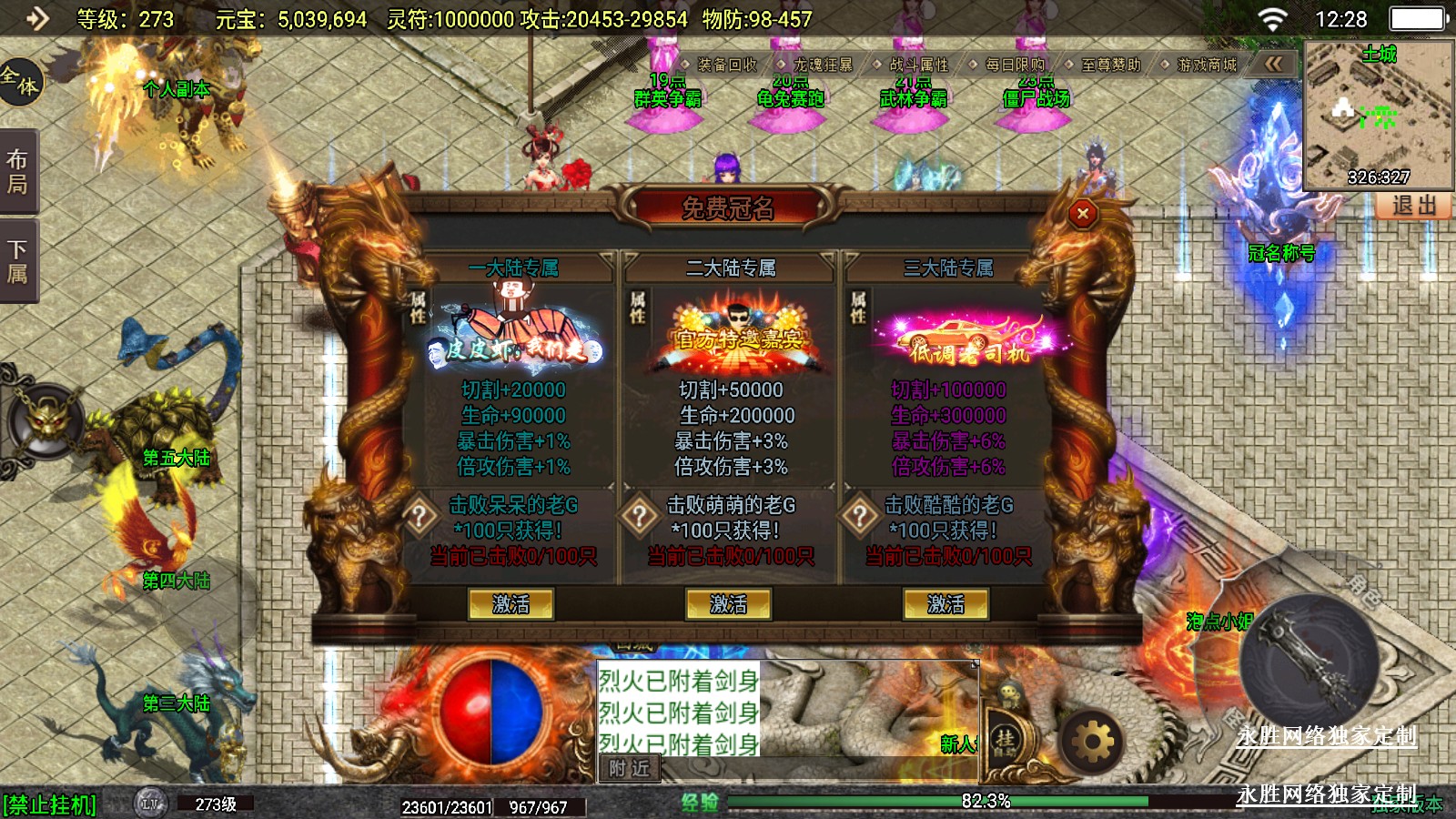Activate the 二大陆专属 title

point(728,604)
